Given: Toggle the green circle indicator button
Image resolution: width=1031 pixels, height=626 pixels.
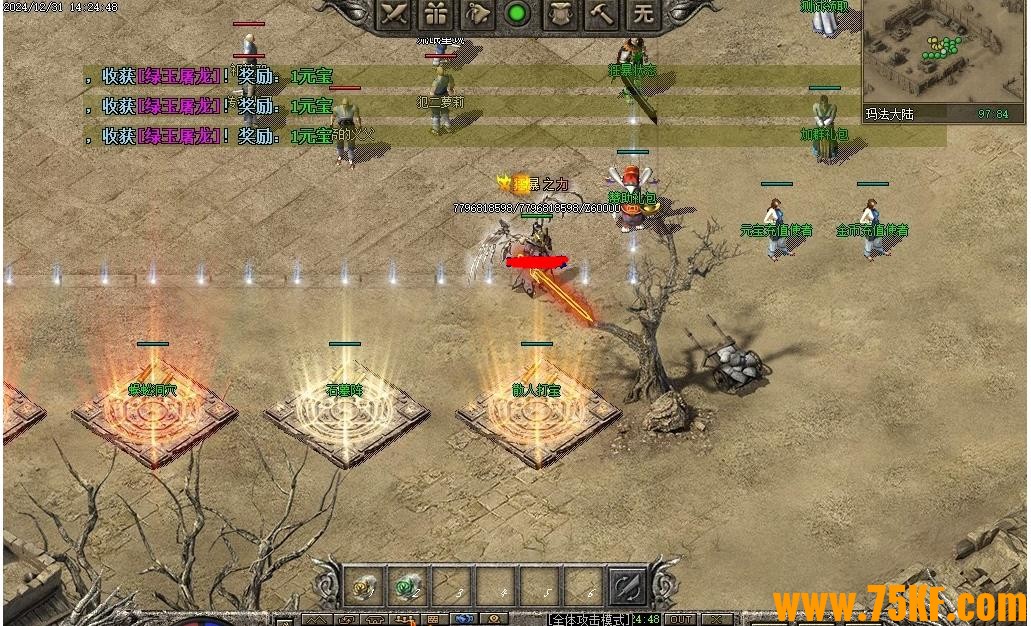Looking at the screenshot, I should (x=517, y=14).
